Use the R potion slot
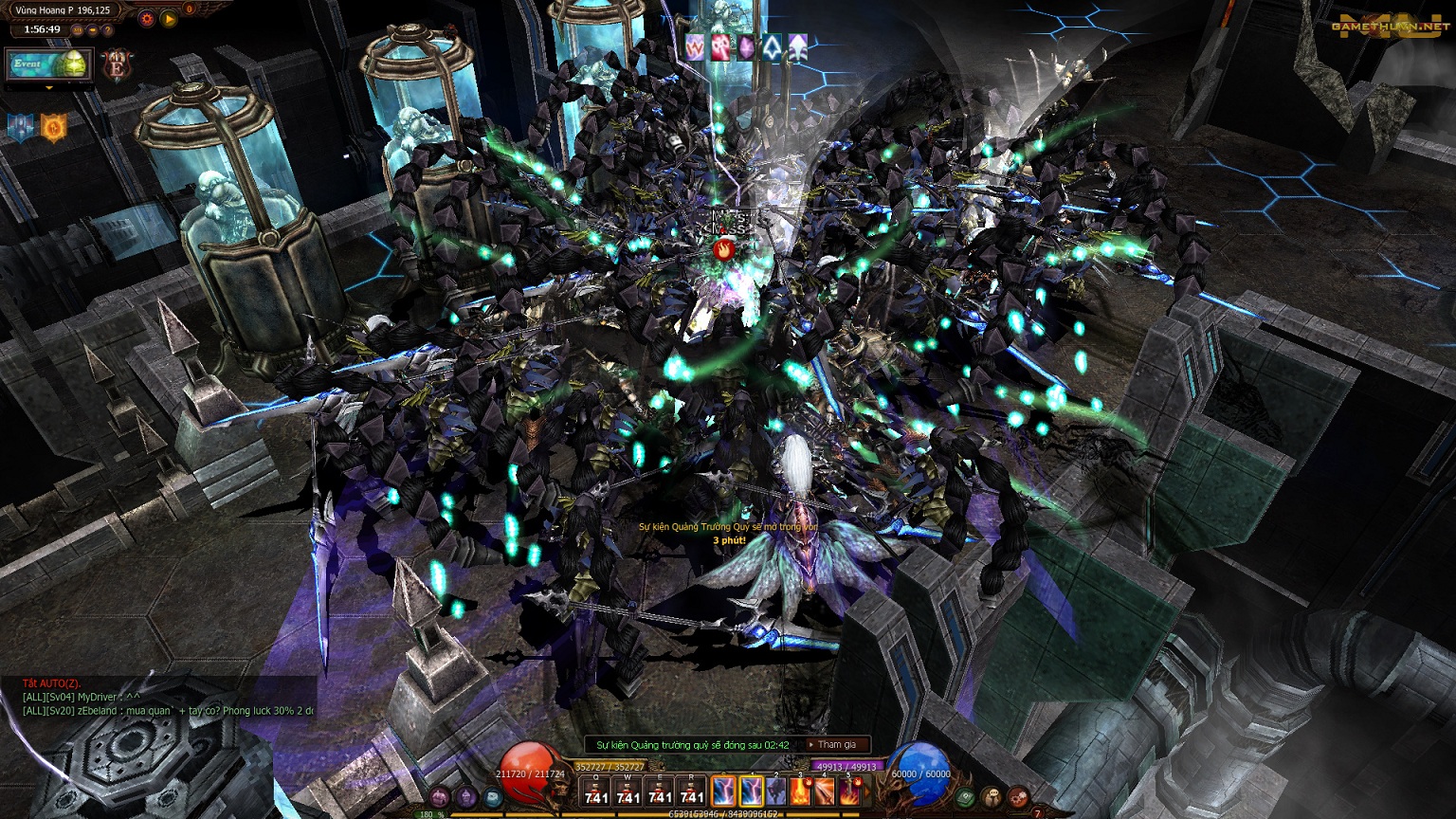1456x819 pixels. click(693, 792)
